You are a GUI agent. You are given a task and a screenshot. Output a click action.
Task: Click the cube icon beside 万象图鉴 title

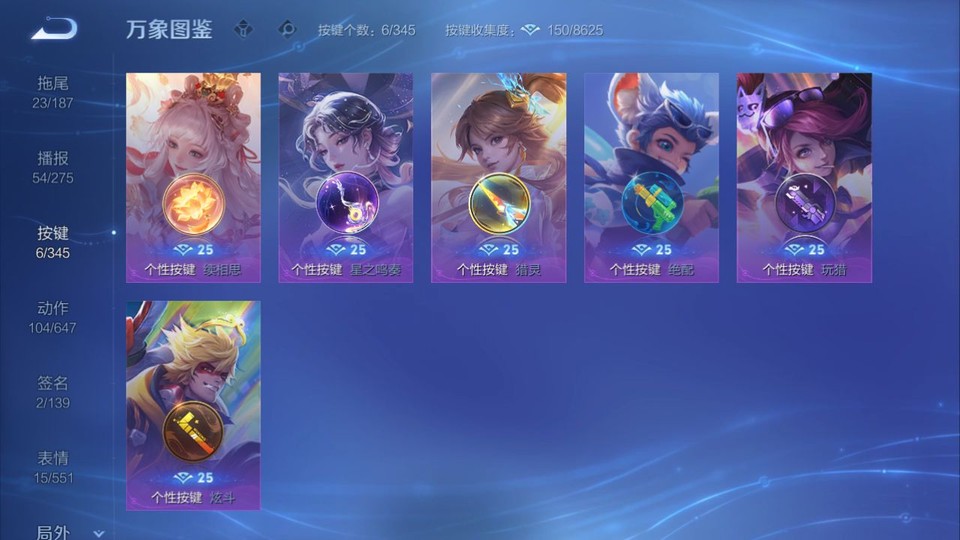tap(243, 30)
